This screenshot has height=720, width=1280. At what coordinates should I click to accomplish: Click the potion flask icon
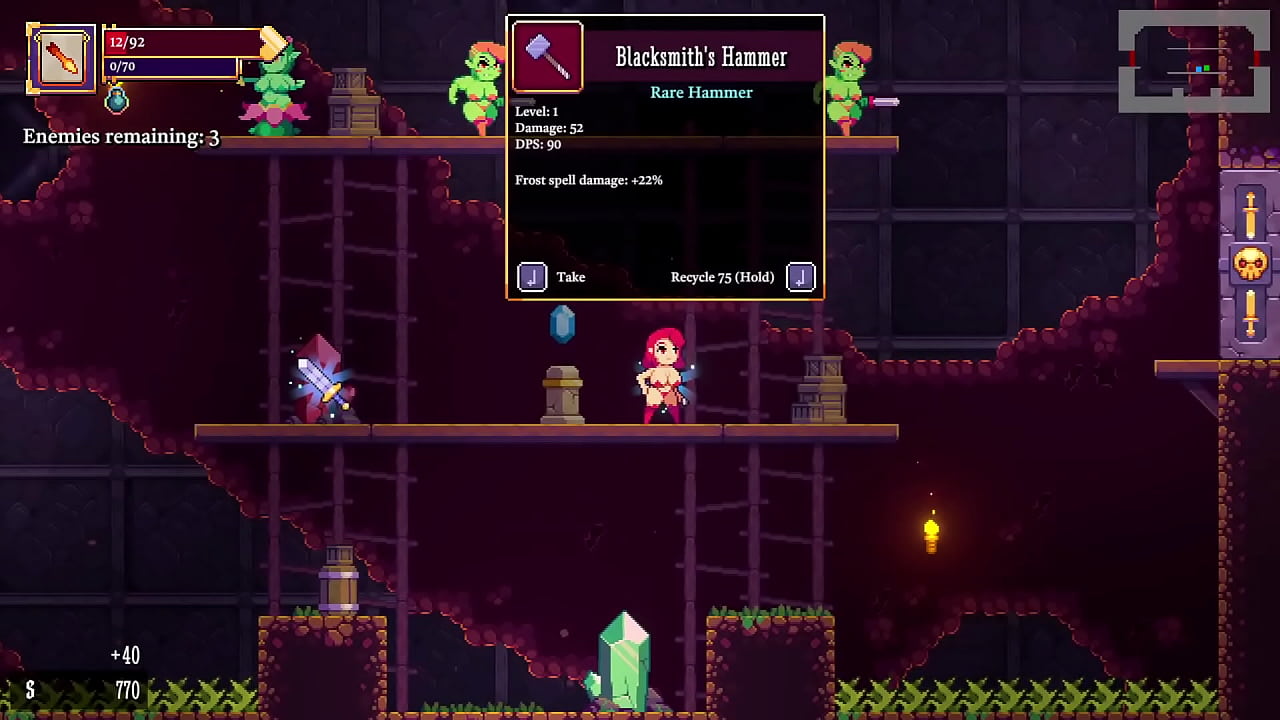tap(117, 99)
